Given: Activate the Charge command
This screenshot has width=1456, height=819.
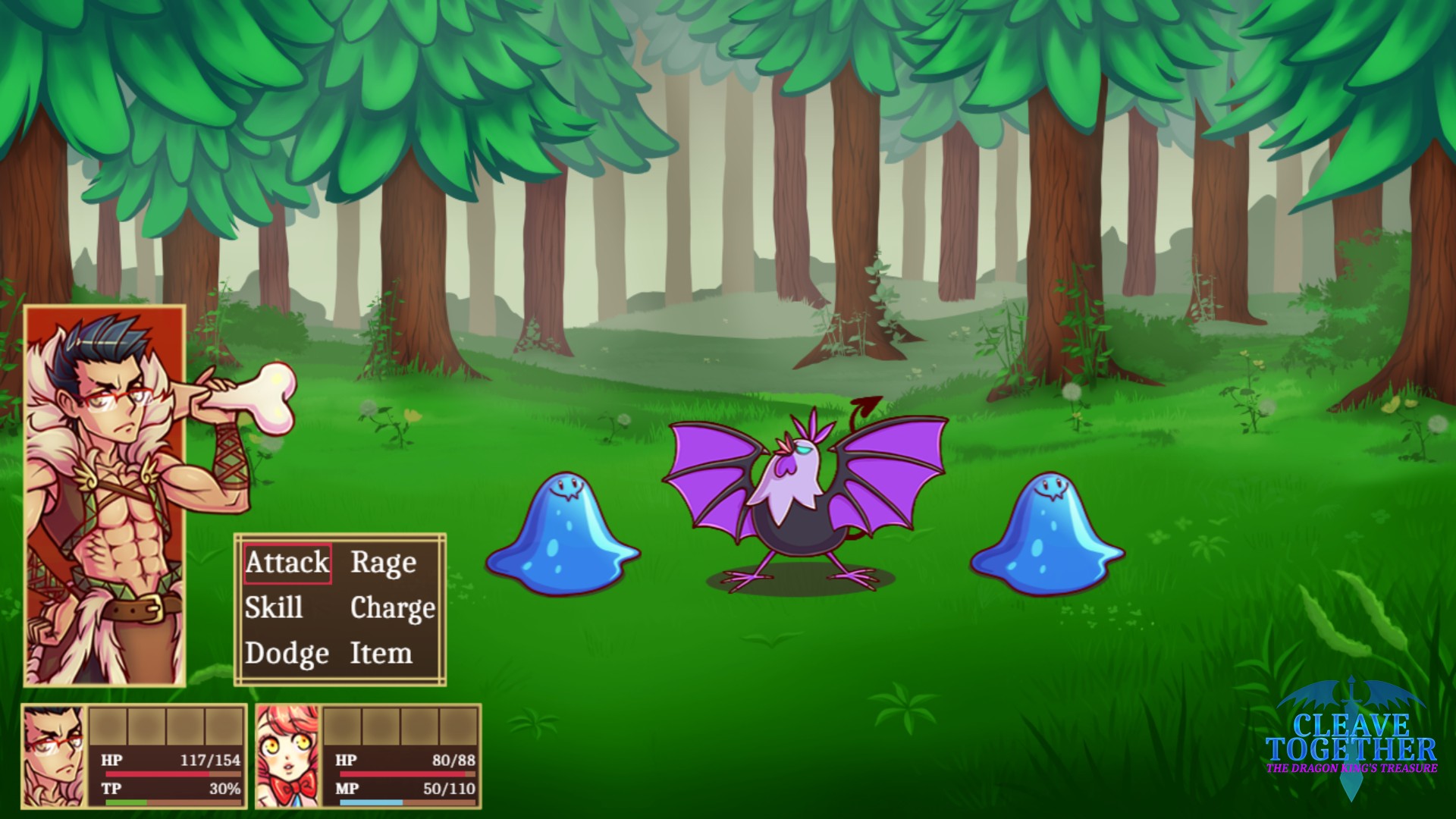Looking at the screenshot, I should (392, 608).
